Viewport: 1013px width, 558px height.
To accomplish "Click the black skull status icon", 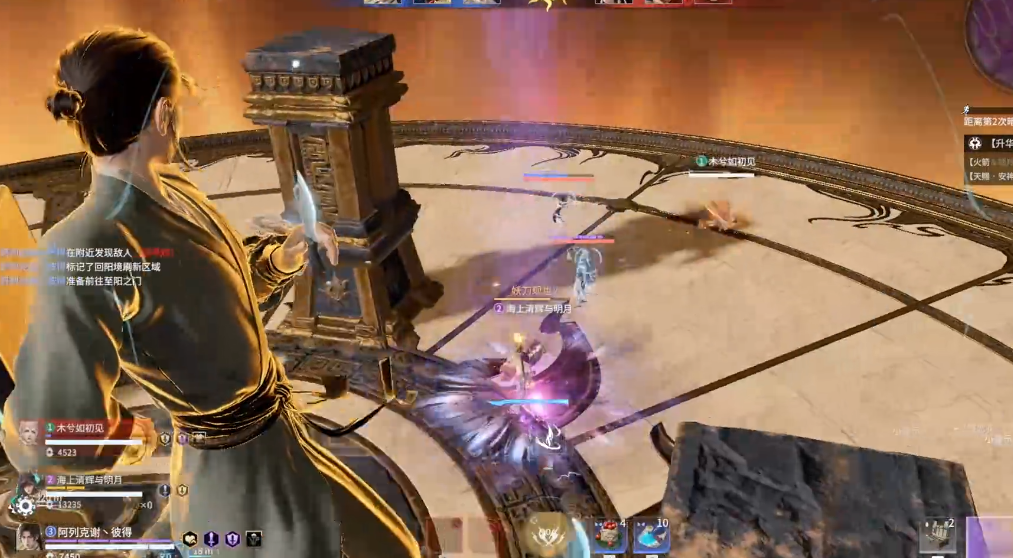I will click(x=254, y=539).
